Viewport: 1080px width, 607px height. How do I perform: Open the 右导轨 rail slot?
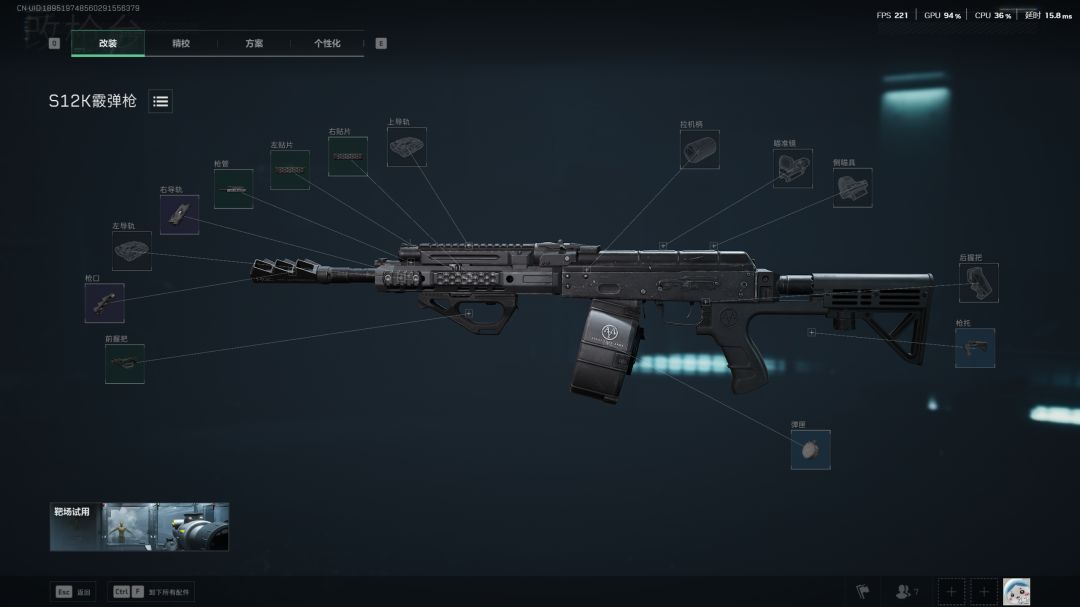180,214
